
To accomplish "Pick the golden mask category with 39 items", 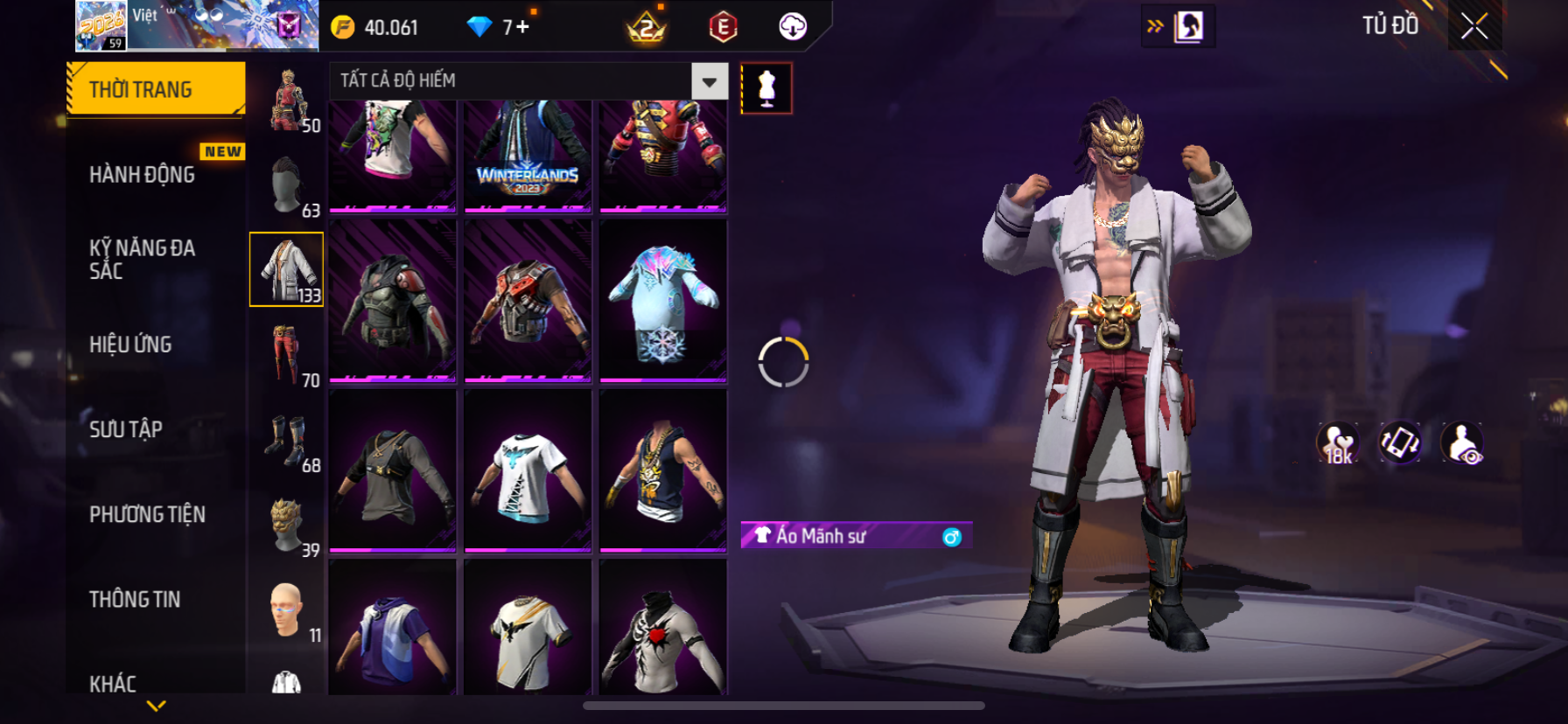I will point(287,525).
